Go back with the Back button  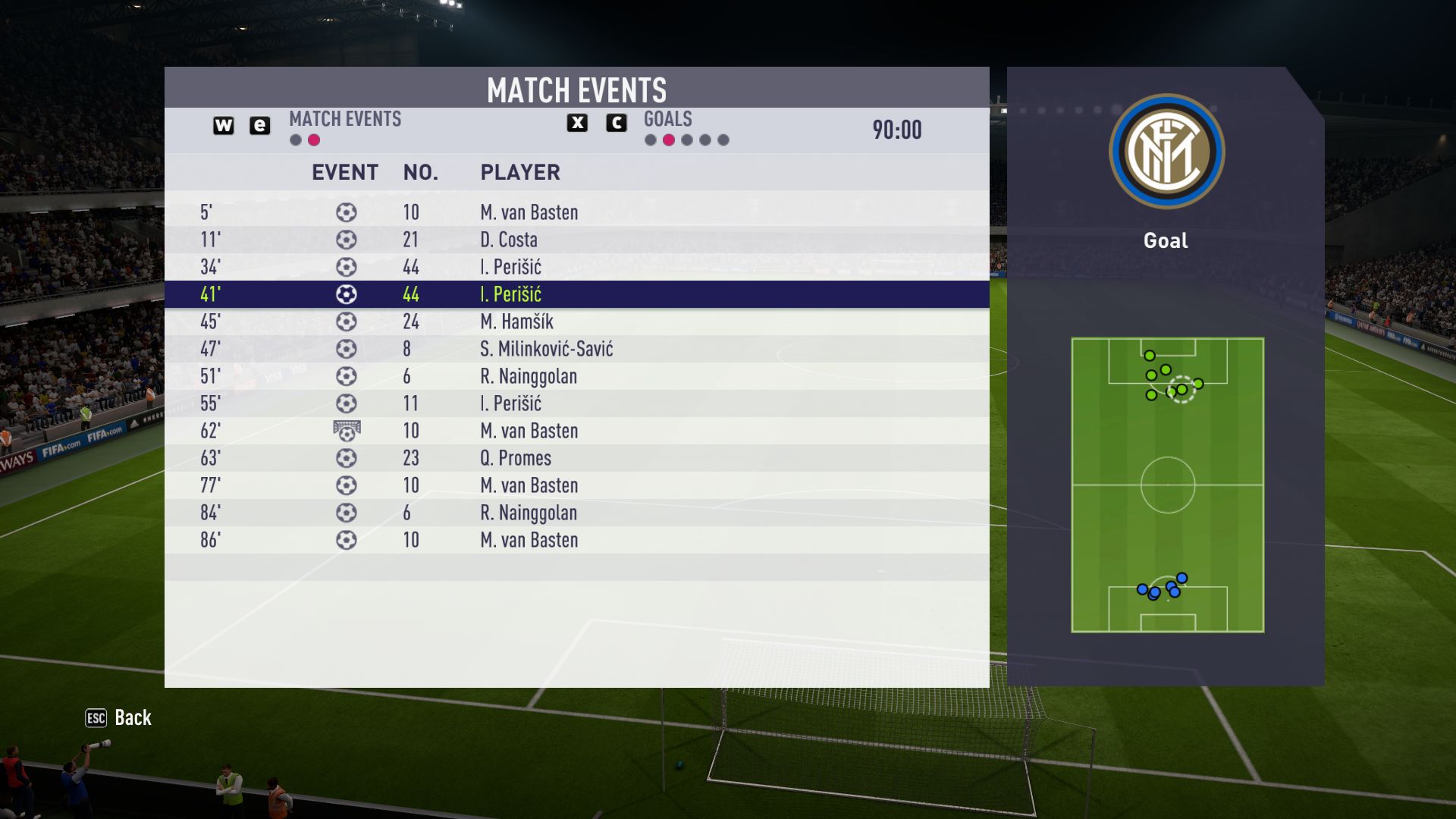[x=119, y=717]
